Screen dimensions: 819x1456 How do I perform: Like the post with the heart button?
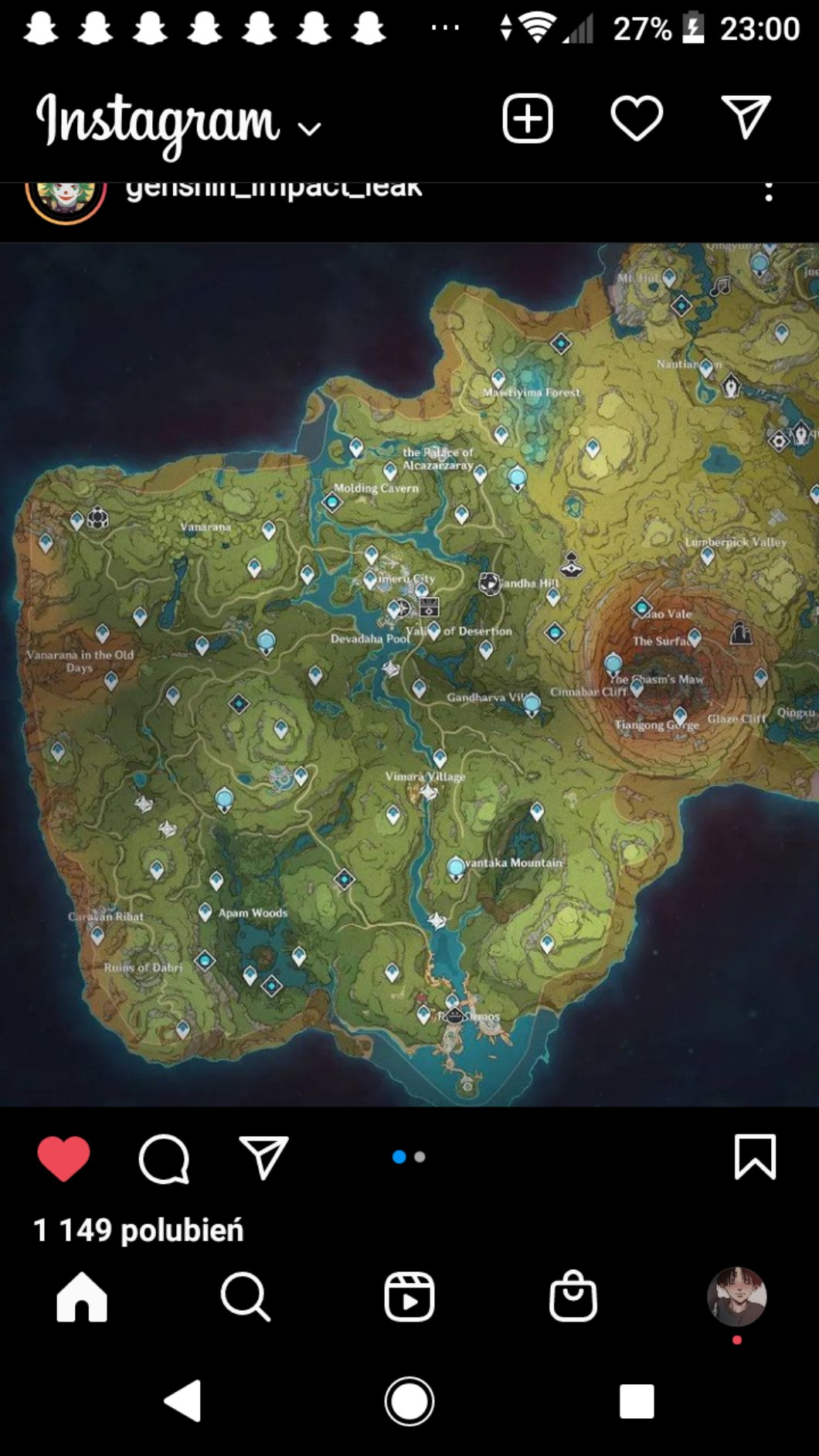pyautogui.click(x=63, y=1158)
